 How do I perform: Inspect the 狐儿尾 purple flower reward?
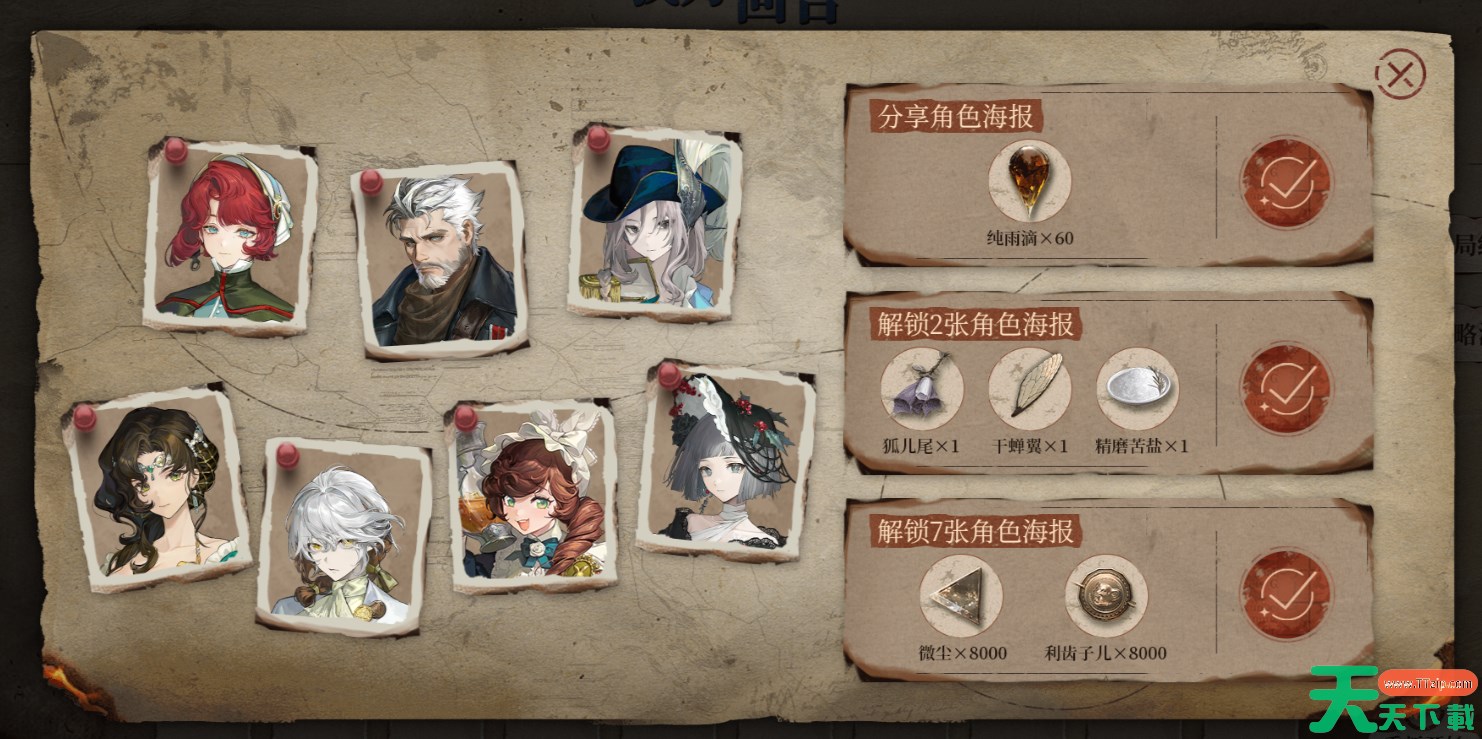pos(921,389)
